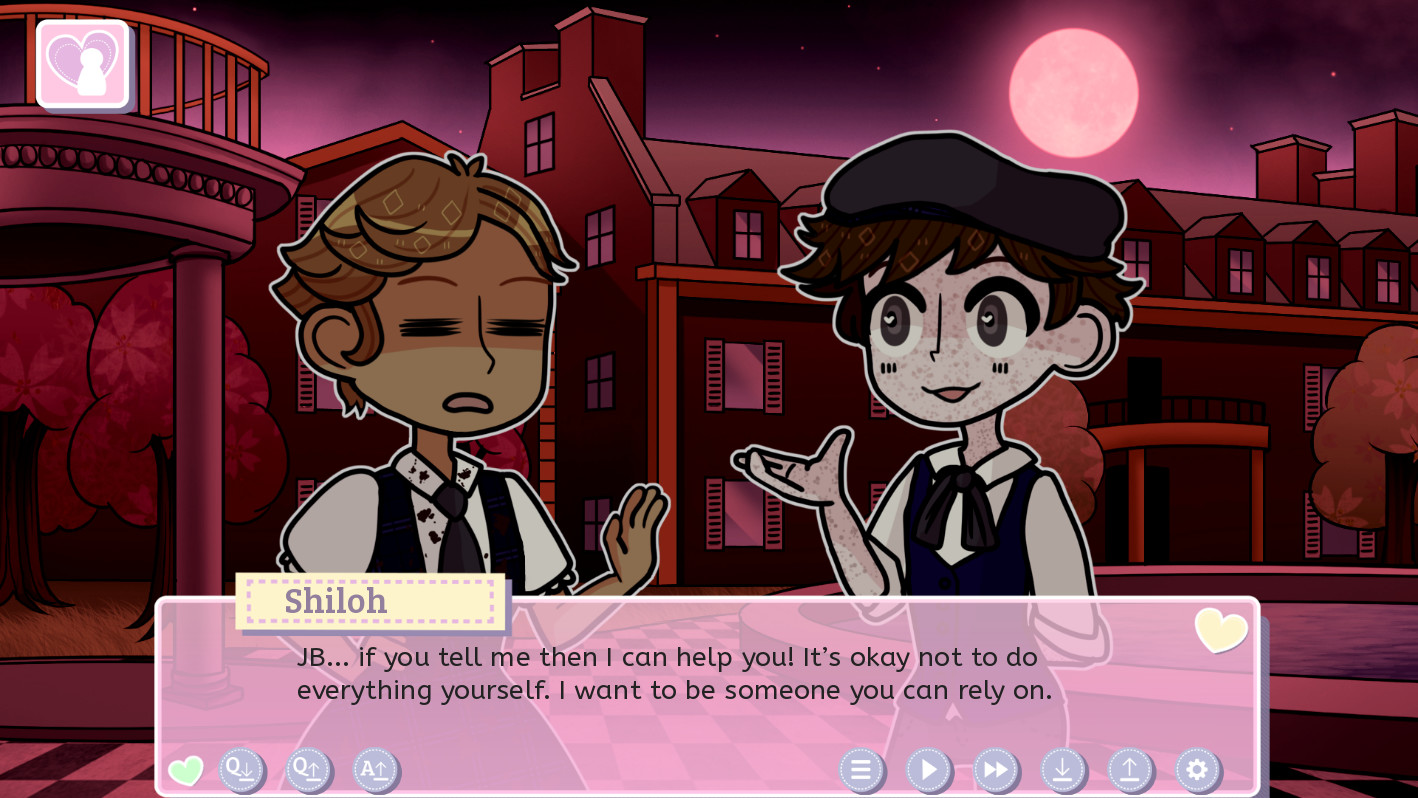Viewport: 1418px width, 798px height.
Task: Enable skip mode with the fast-forward button
Action: pos(995,770)
